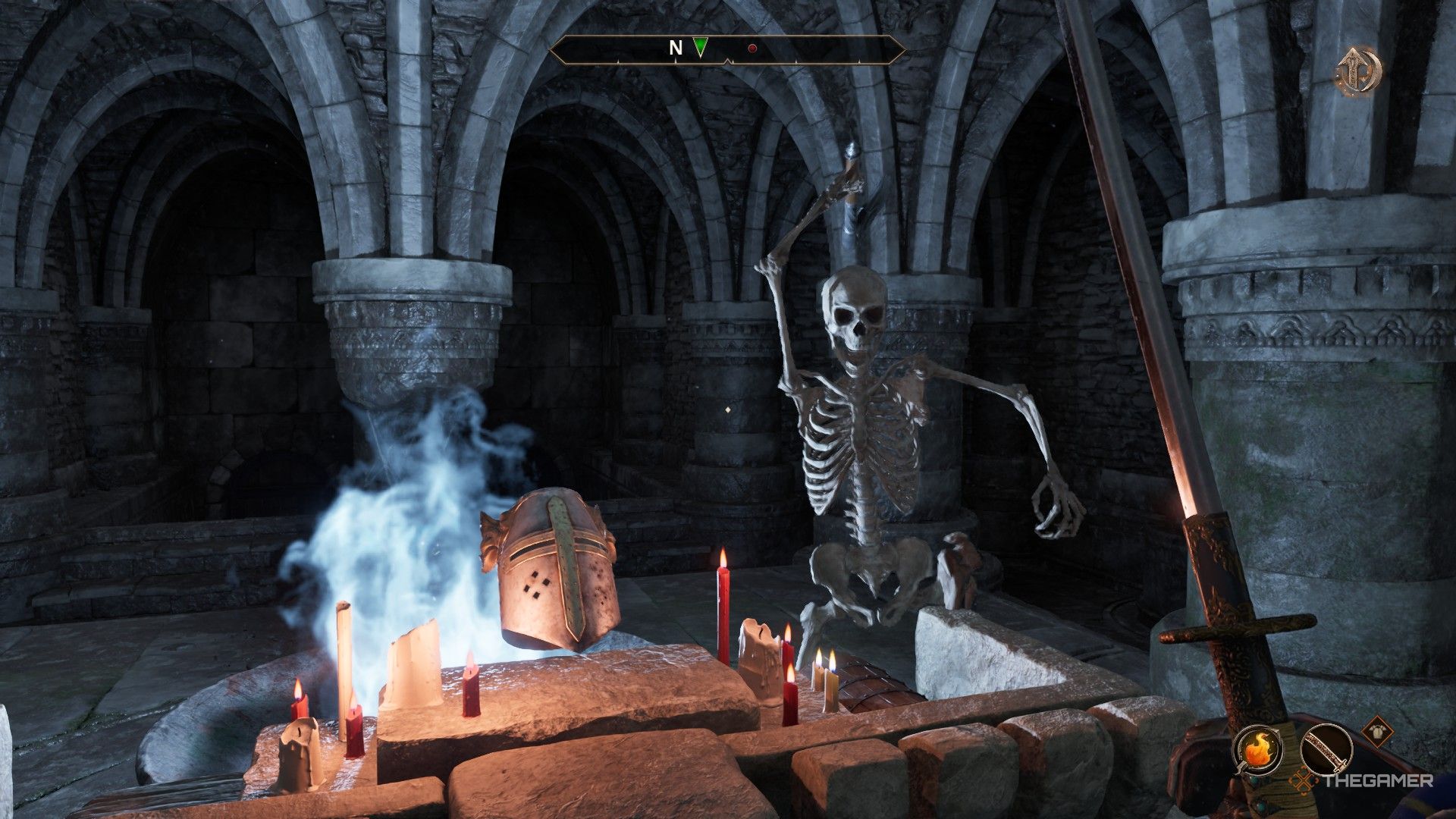Select the N letter on the compass bar
Image resolution: width=1456 pixels, height=819 pixels.
[676, 49]
